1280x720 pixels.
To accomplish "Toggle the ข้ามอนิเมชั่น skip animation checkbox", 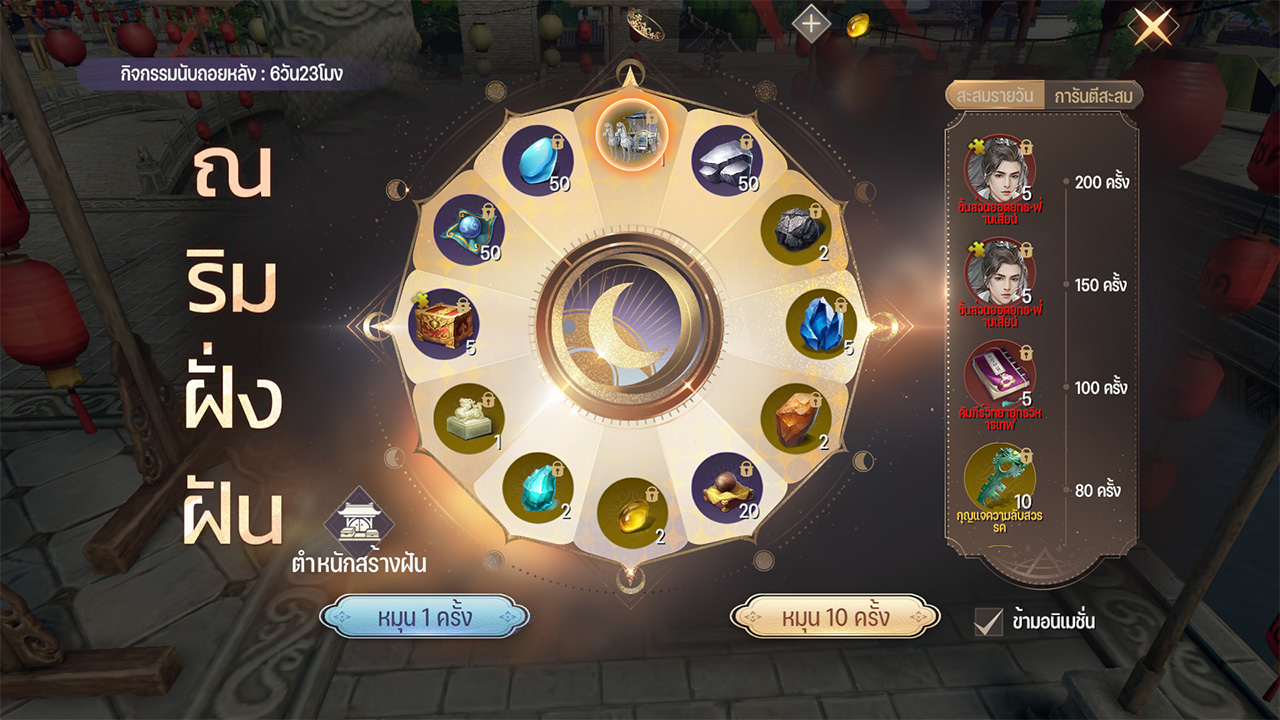I will pyautogui.click(x=988, y=621).
